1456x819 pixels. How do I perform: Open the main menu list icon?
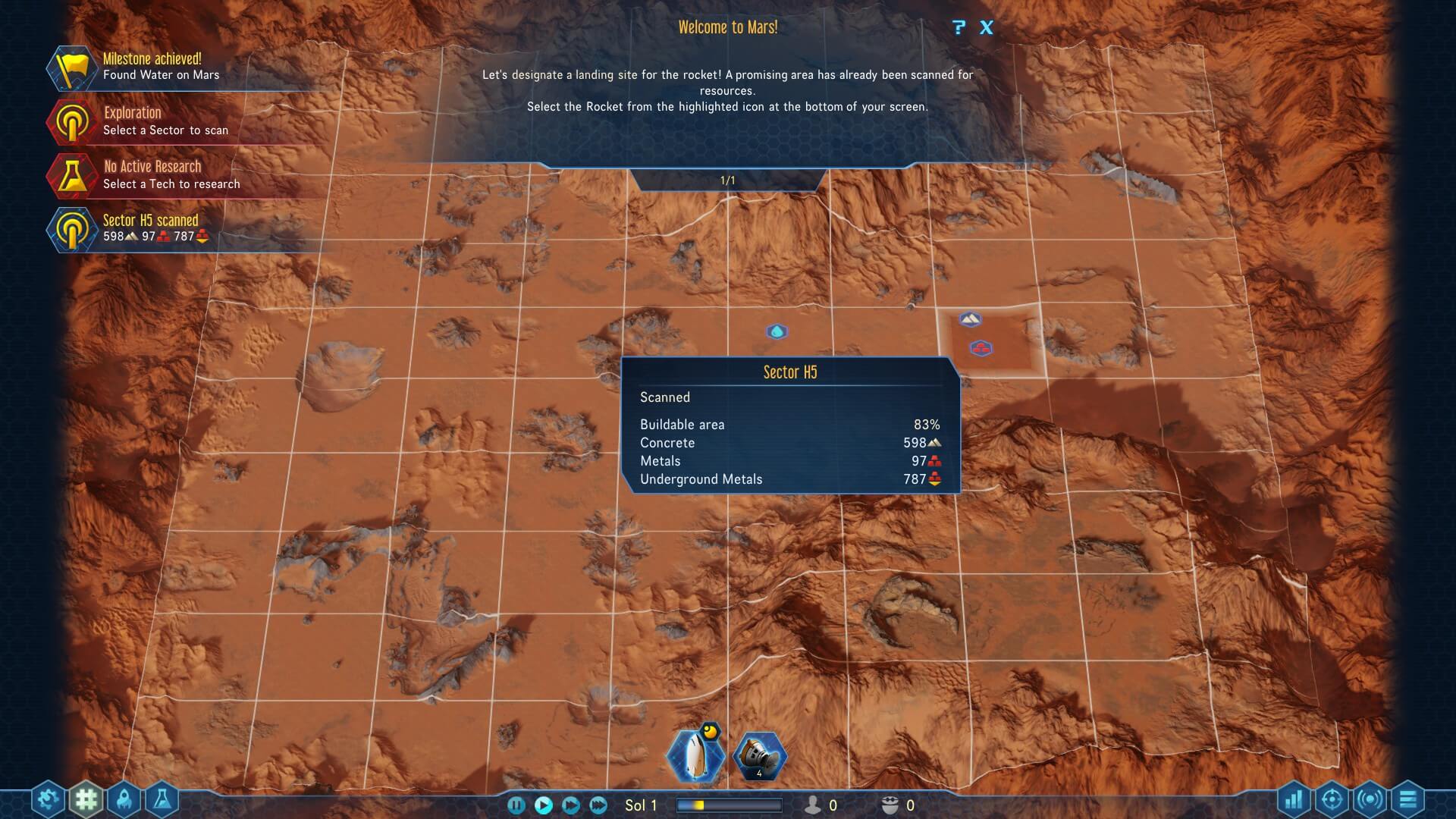click(x=1407, y=799)
